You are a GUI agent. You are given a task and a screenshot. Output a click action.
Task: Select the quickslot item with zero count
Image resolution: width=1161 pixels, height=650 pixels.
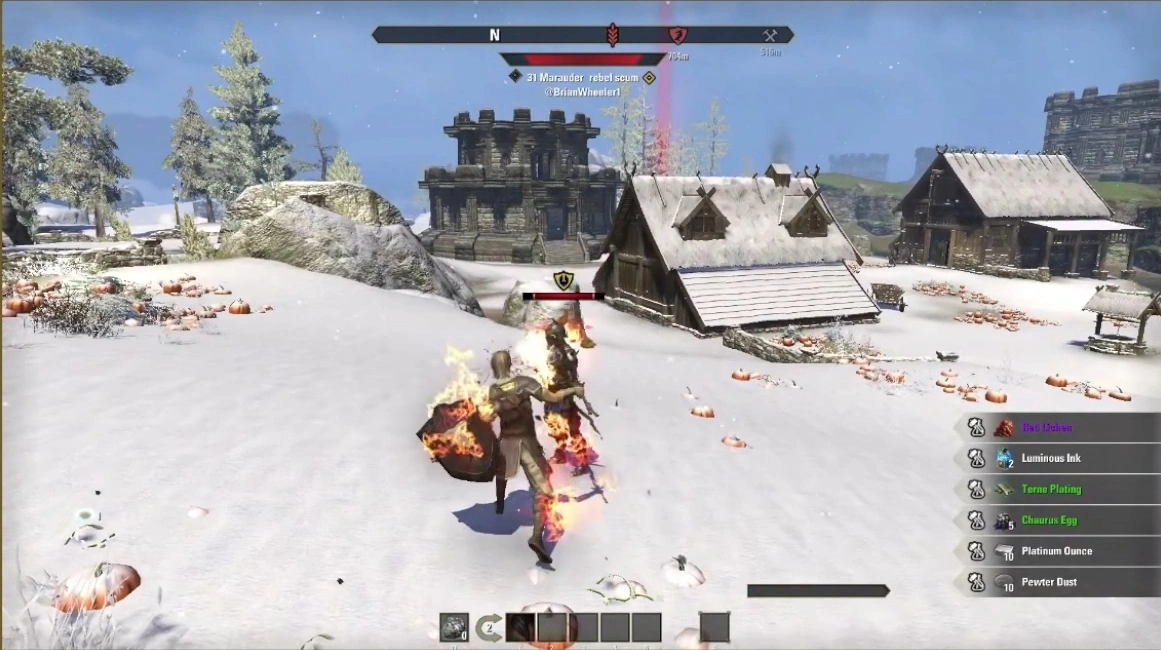click(x=454, y=627)
